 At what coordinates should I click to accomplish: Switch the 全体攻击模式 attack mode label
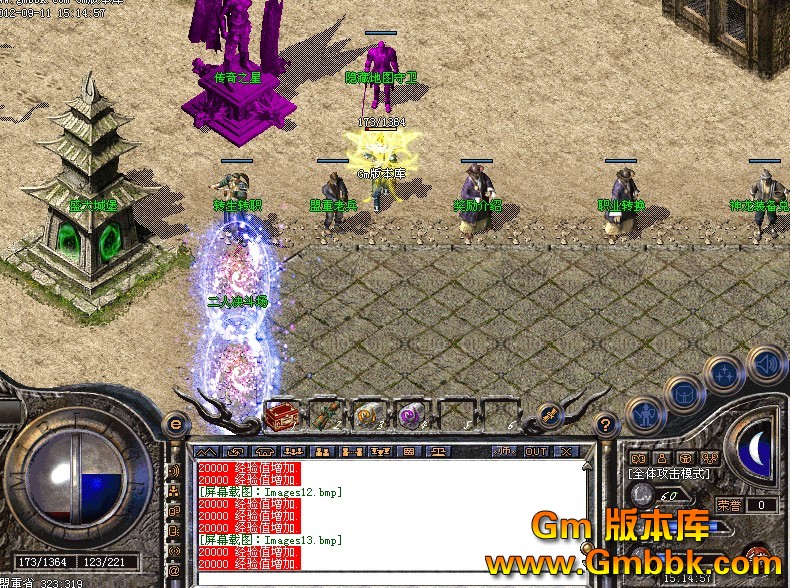tap(670, 473)
